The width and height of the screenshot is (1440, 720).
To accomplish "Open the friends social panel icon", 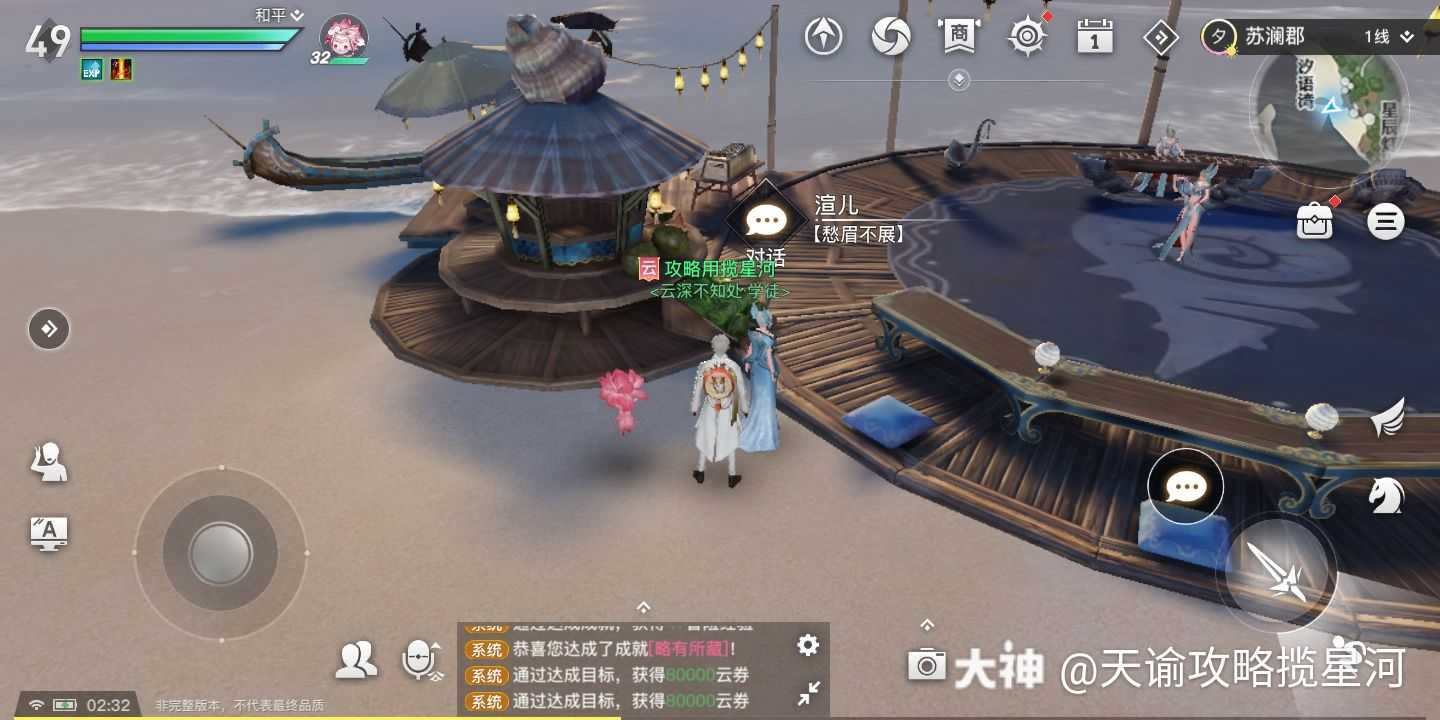I will (355, 660).
